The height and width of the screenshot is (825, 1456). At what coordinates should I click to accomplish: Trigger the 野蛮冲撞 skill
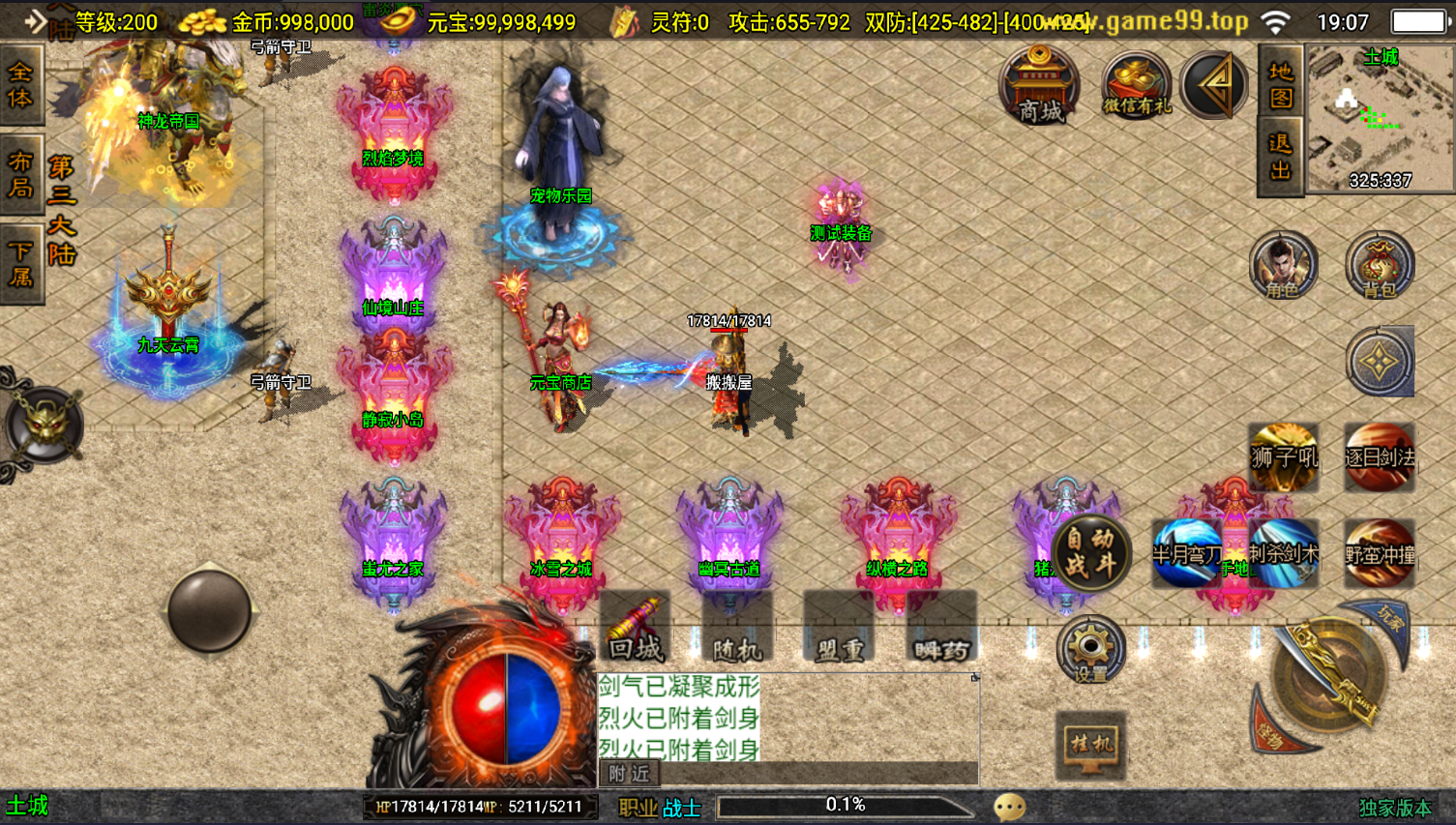pos(1380,553)
